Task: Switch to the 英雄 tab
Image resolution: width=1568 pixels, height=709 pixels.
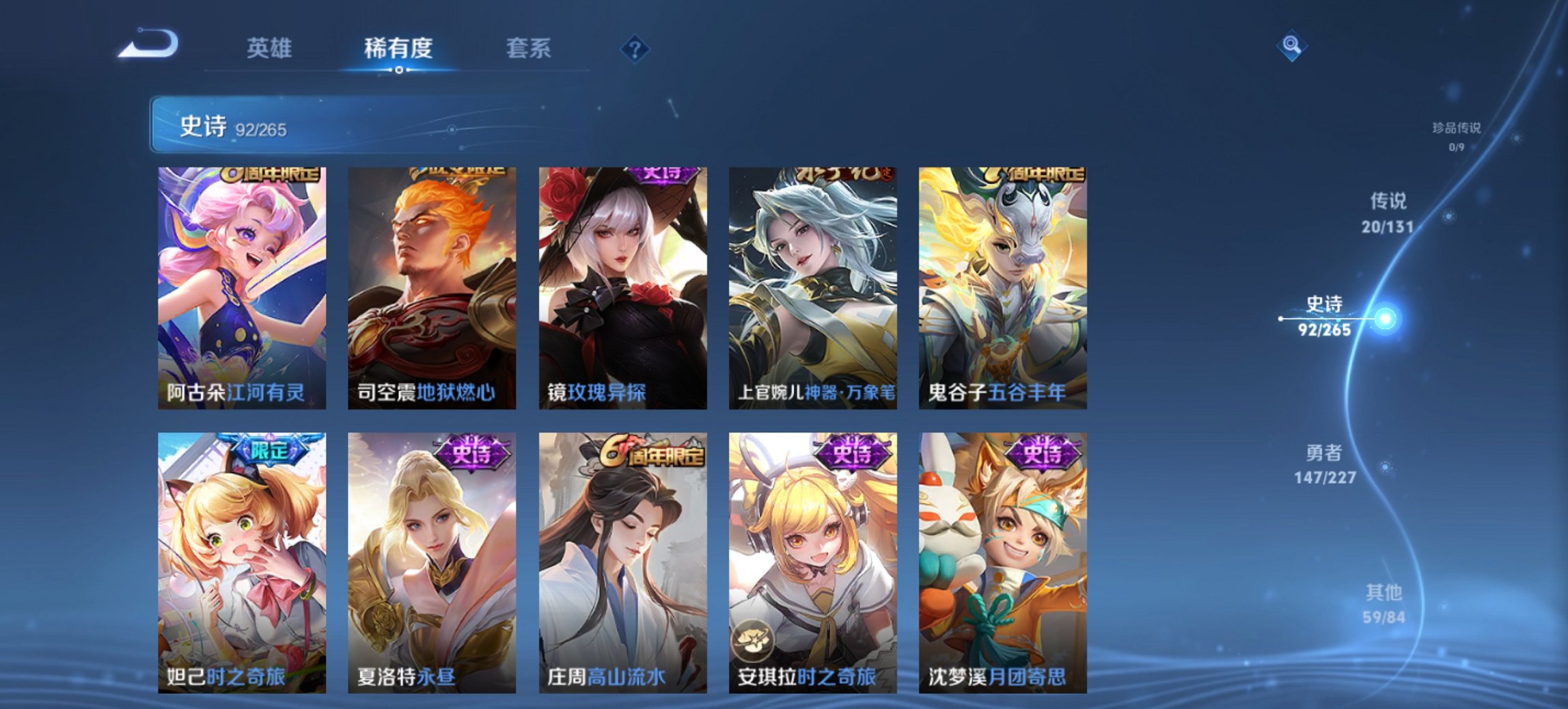Action: click(x=271, y=49)
